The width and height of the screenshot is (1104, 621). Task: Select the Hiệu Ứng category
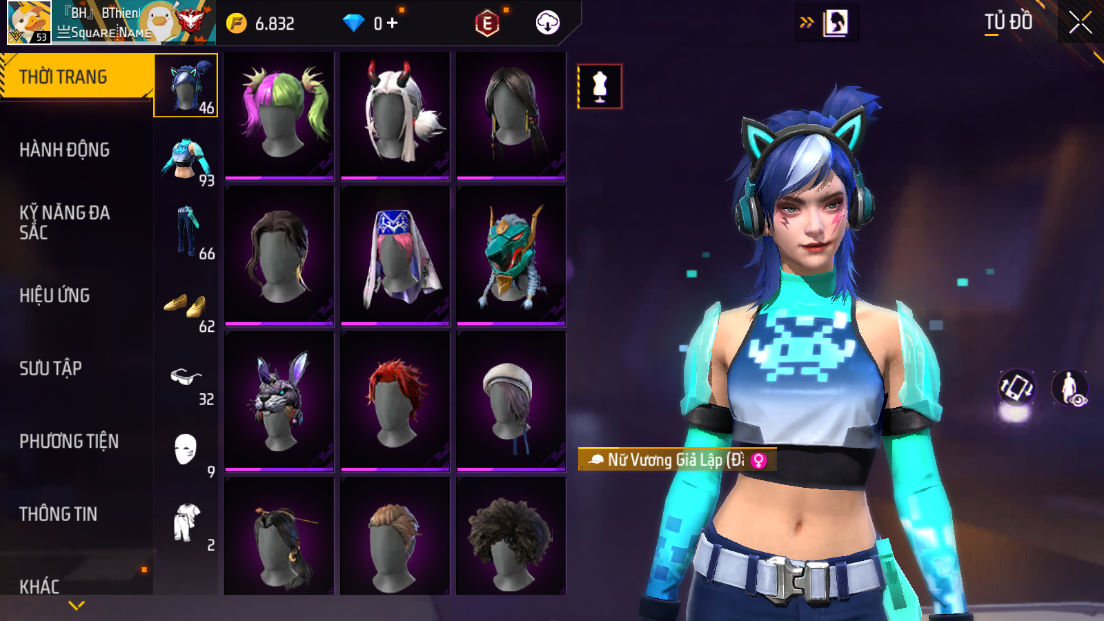point(55,295)
